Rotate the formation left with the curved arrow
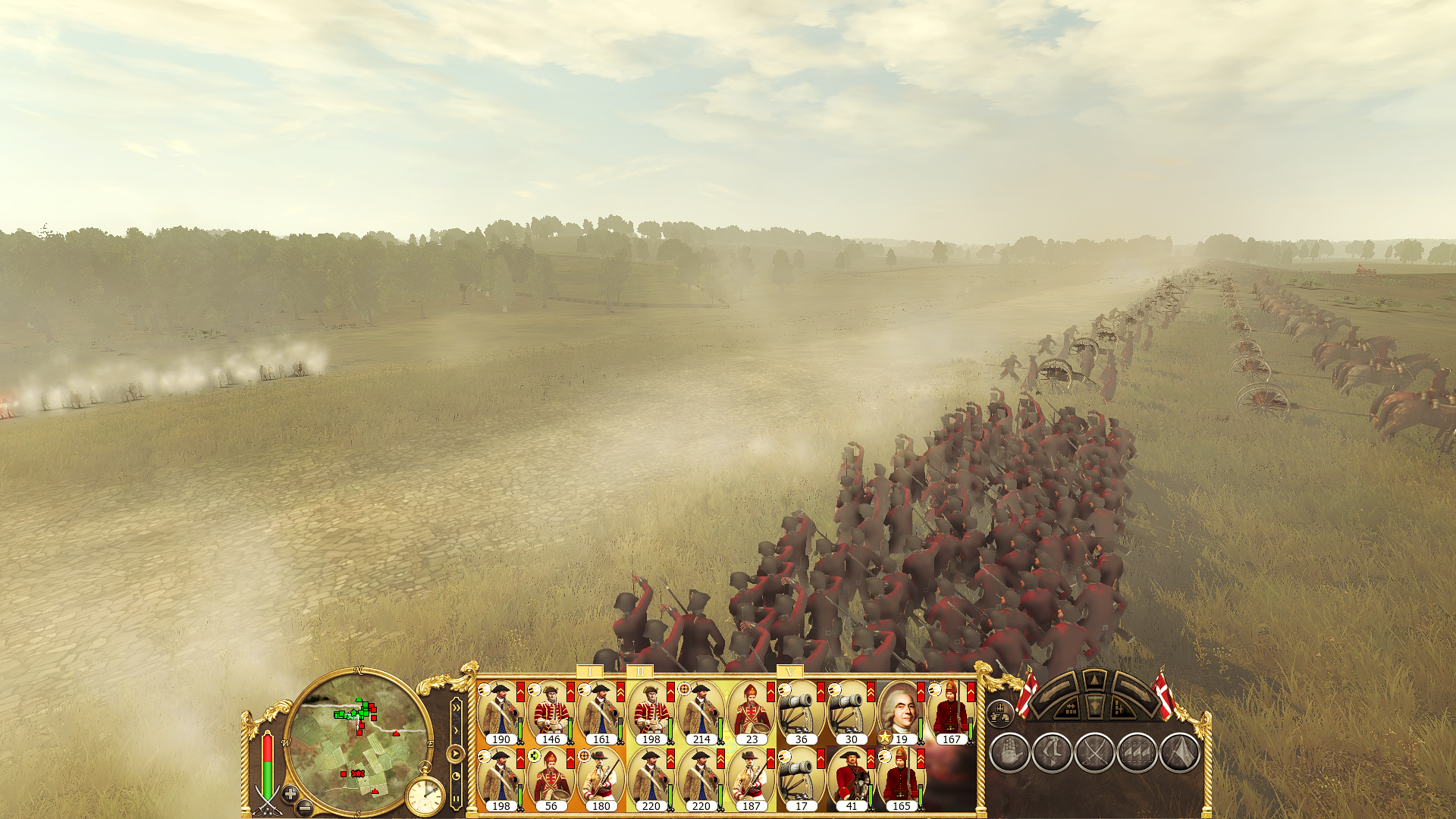 pyautogui.click(x=1056, y=692)
